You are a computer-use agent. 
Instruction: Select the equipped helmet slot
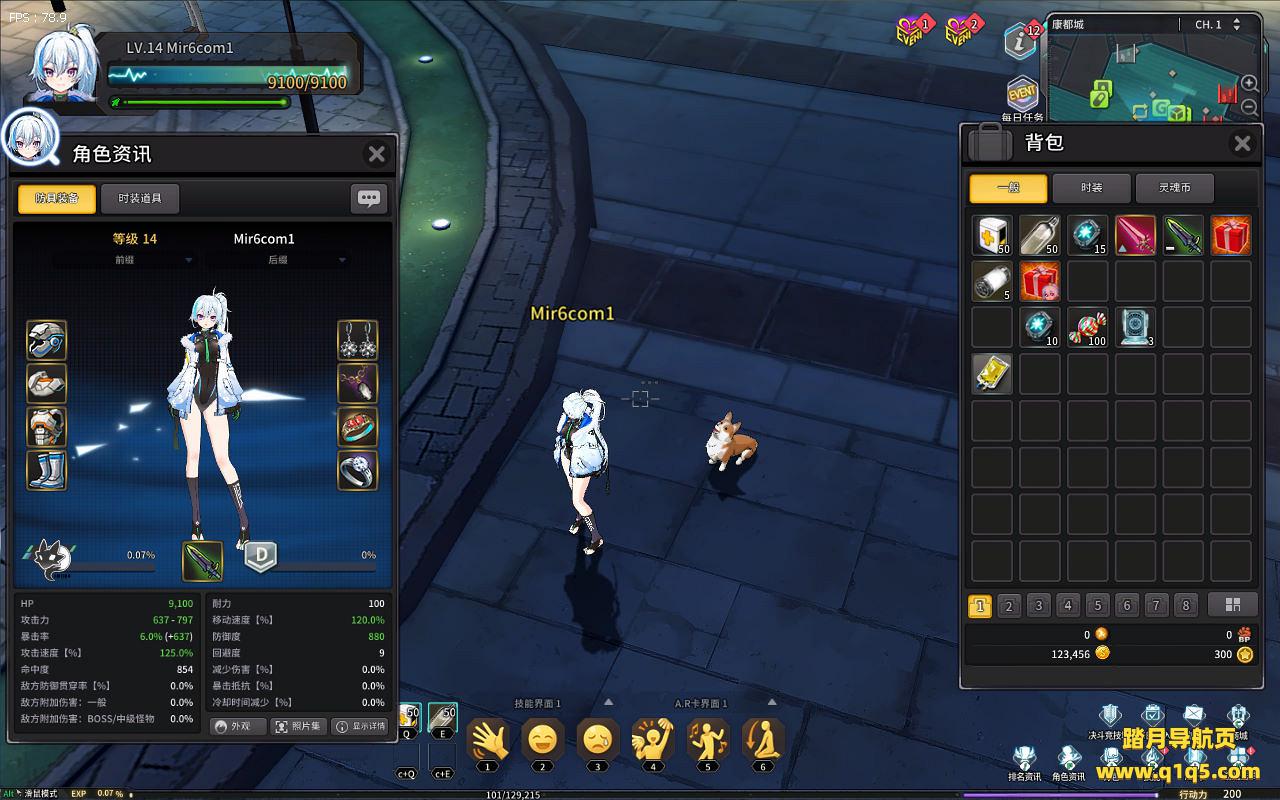pyautogui.click(x=47, y=340)
